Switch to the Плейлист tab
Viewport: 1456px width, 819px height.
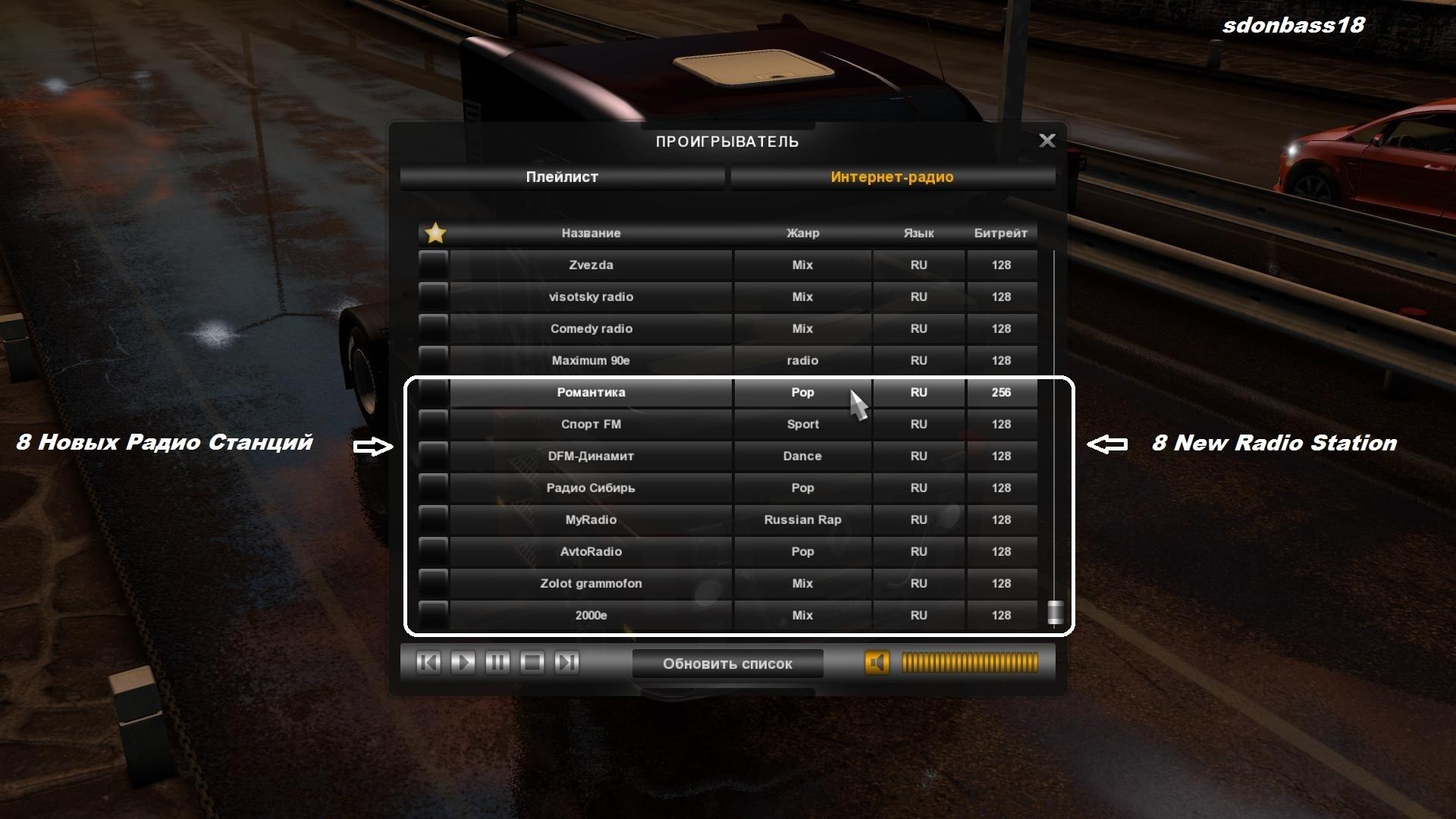pyautogui.click(x=562, y=177)
